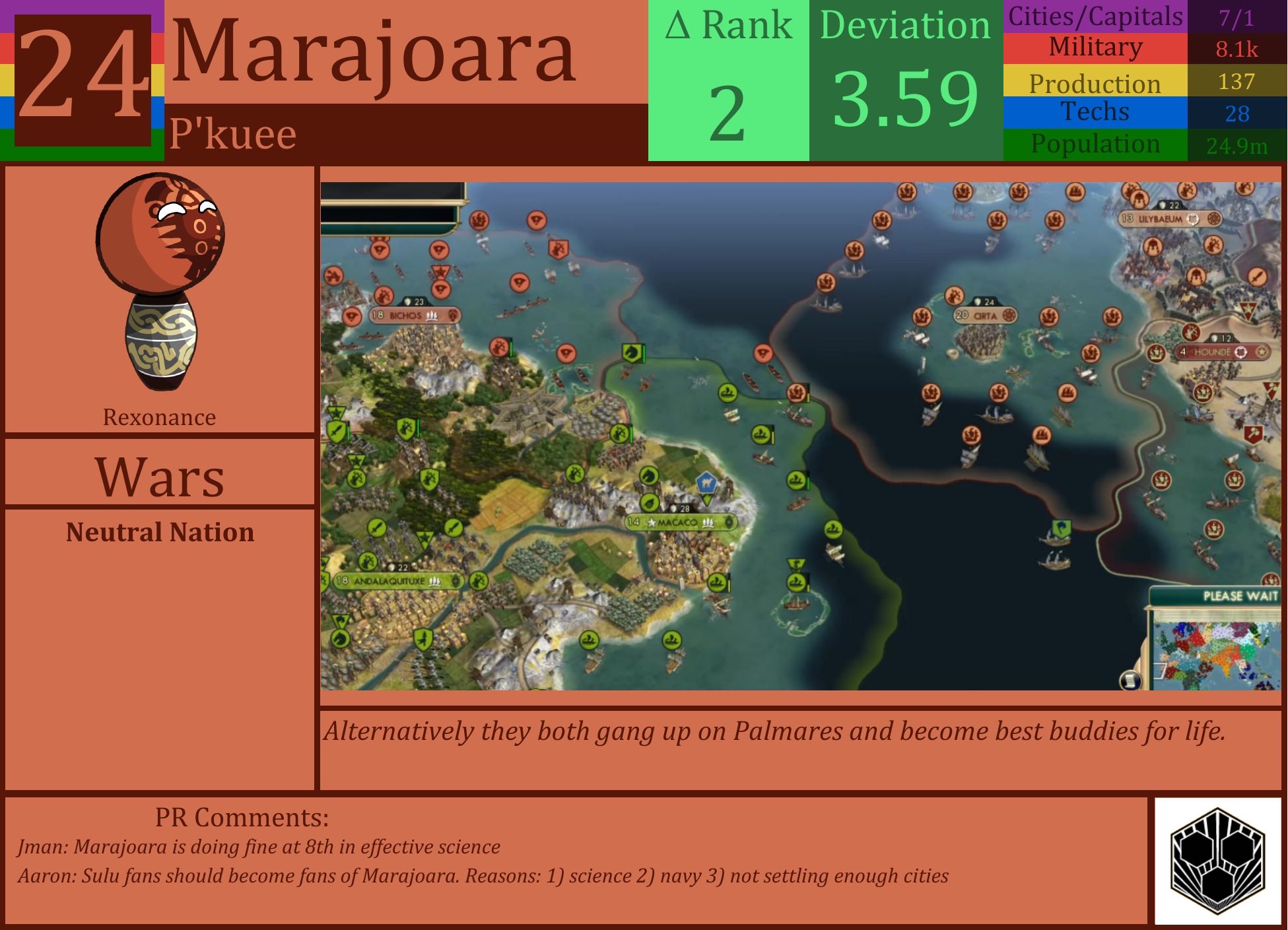Expand the Neutral Nation listing
This screenshot has width=1288, height=930.
tap(158, 533)
